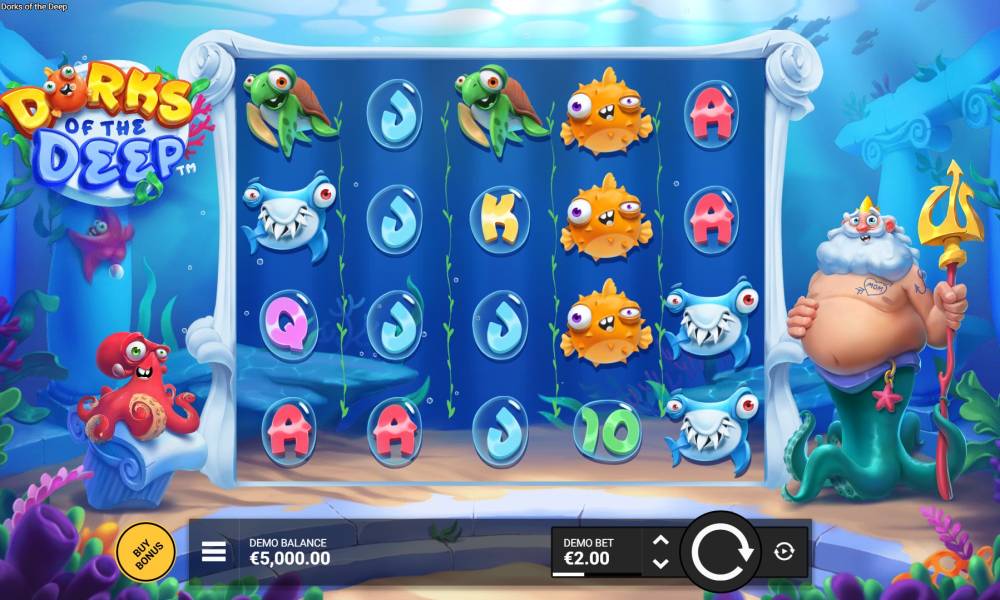The height and width of the screenshot is (600, 1000).
Task: Open the Demo Bet amount selector
Action: tap(597, 551)
